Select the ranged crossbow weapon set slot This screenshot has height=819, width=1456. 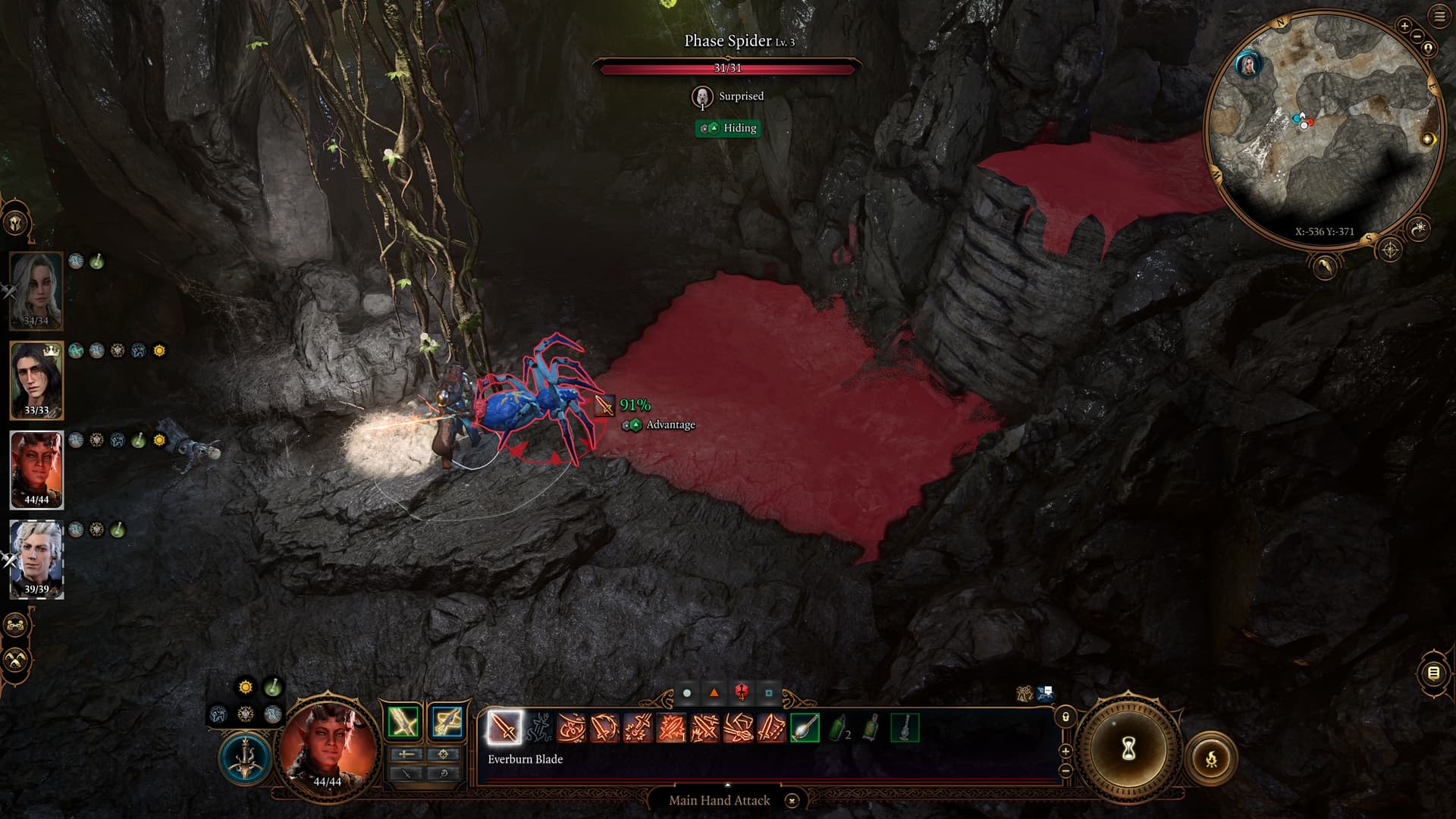coord(446,722)
